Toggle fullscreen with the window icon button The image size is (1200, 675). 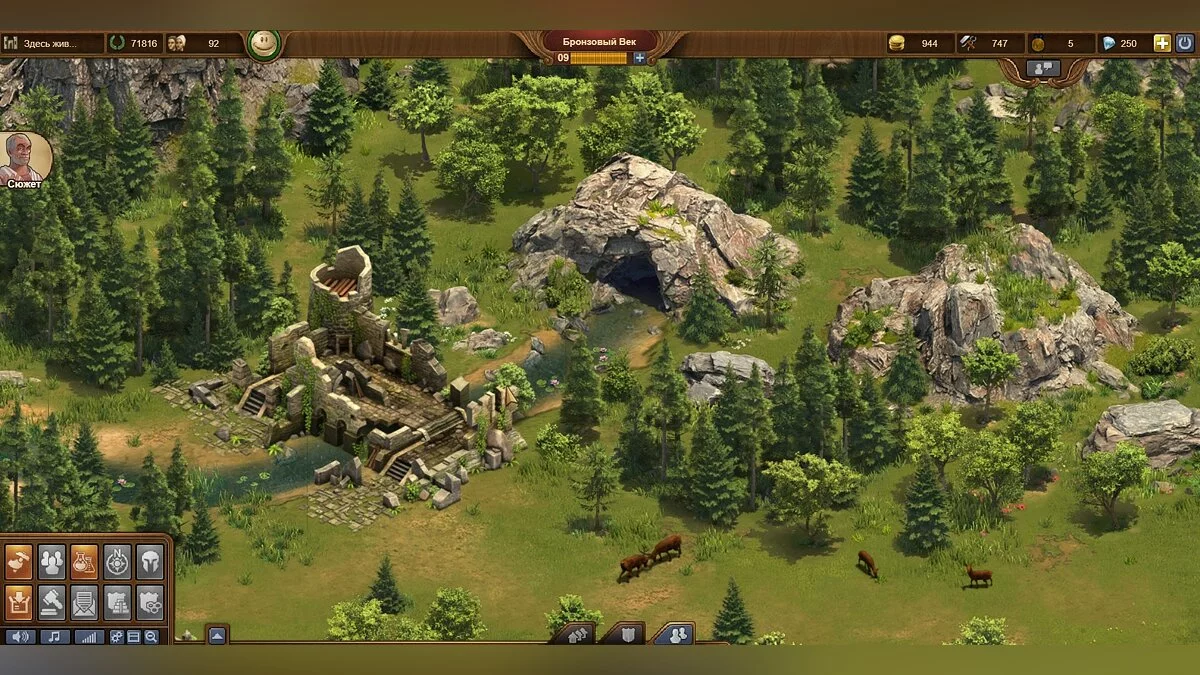pos(134,636)
